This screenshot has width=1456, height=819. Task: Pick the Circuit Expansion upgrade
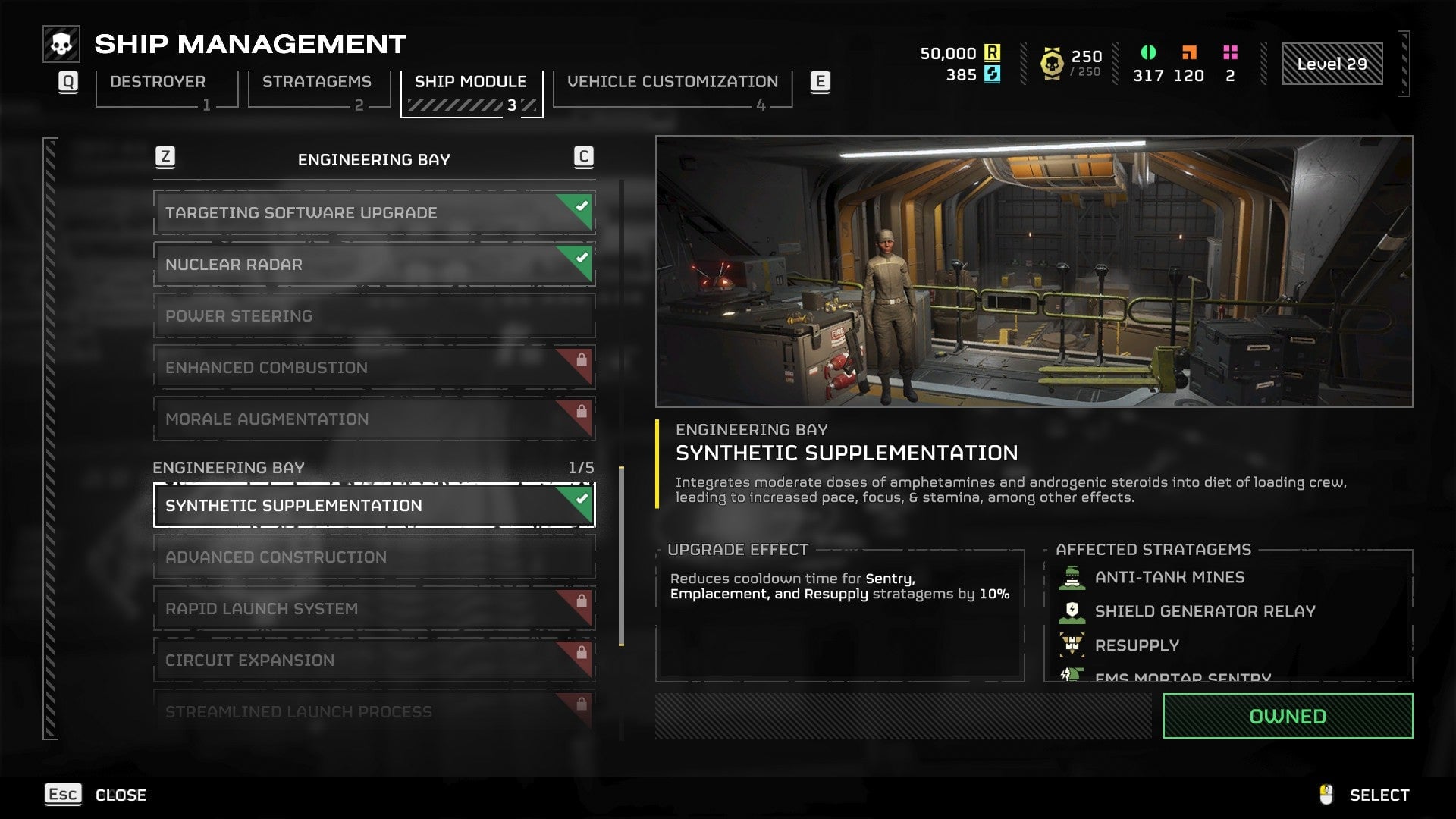point(374,661)
